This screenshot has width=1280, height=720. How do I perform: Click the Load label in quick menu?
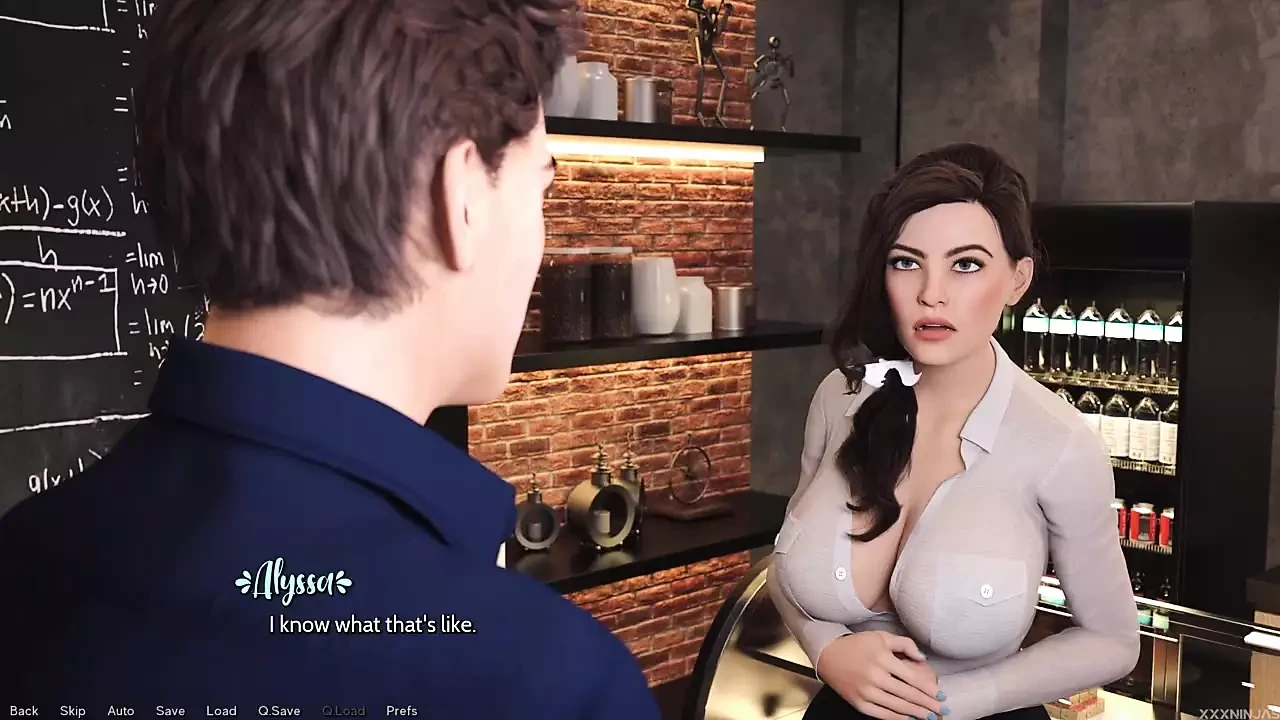(221, 710)
